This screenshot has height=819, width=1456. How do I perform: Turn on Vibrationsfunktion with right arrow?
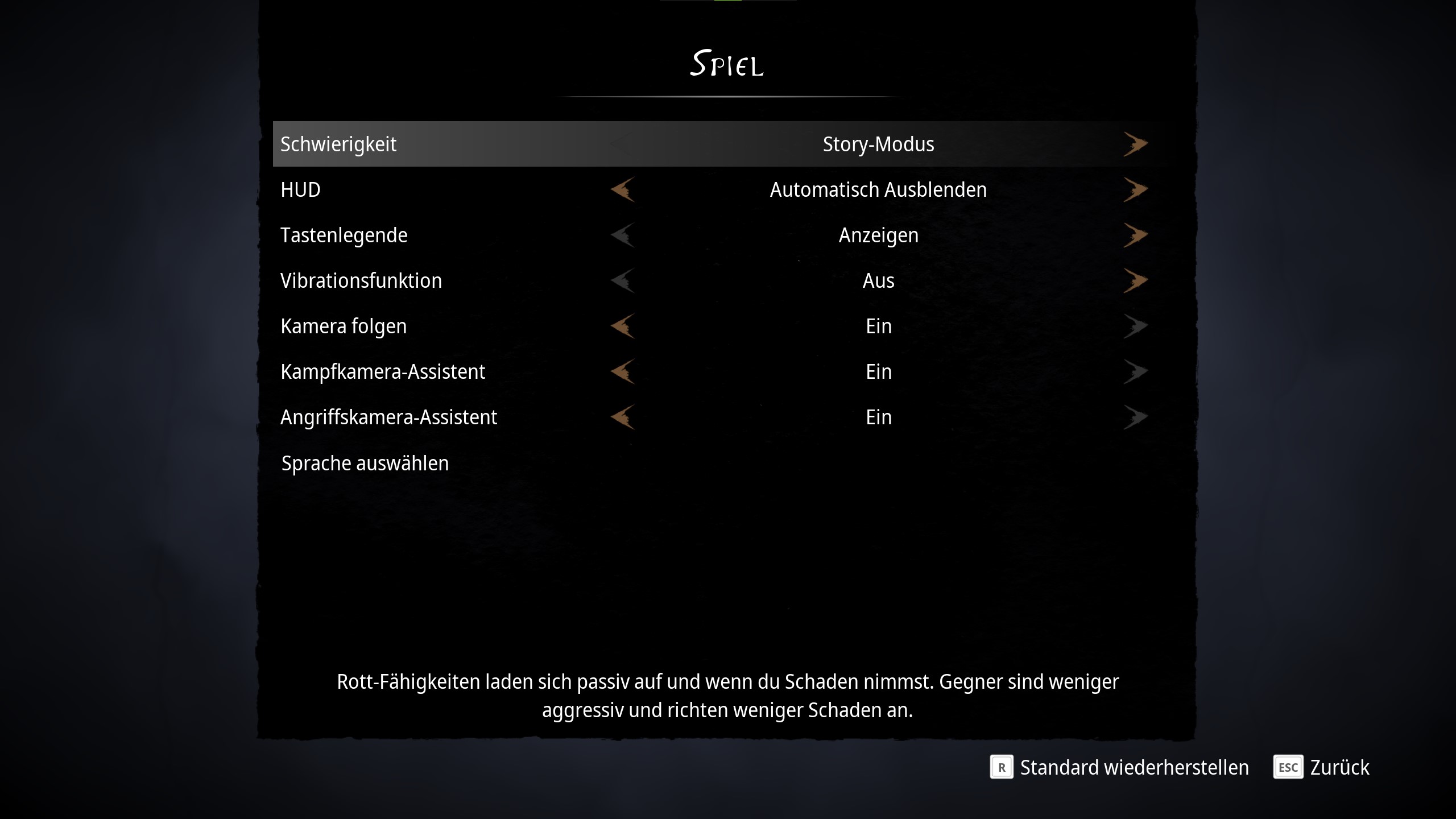point(1135,280)
